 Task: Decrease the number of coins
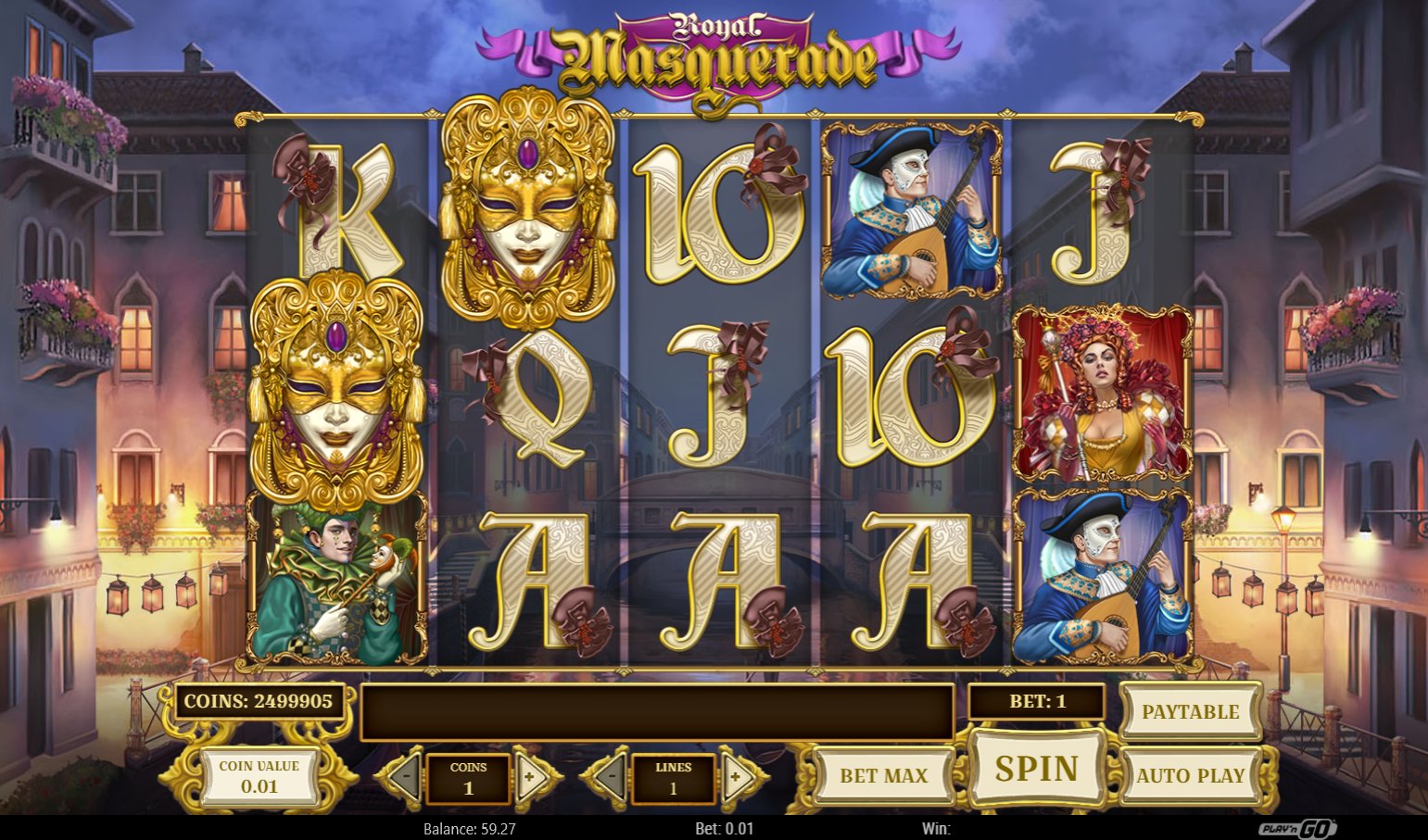tap(404, 778)
